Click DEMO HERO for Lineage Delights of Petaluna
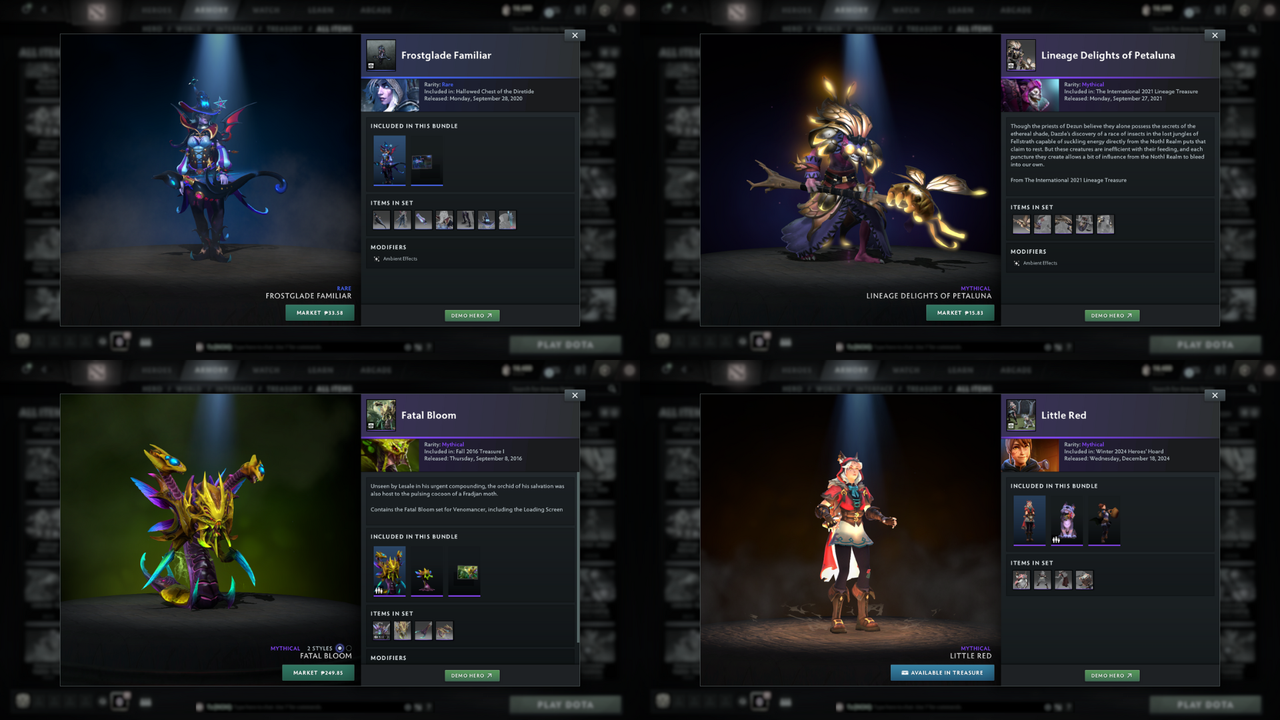The image size is (1280, 720). click(1111, 315)
